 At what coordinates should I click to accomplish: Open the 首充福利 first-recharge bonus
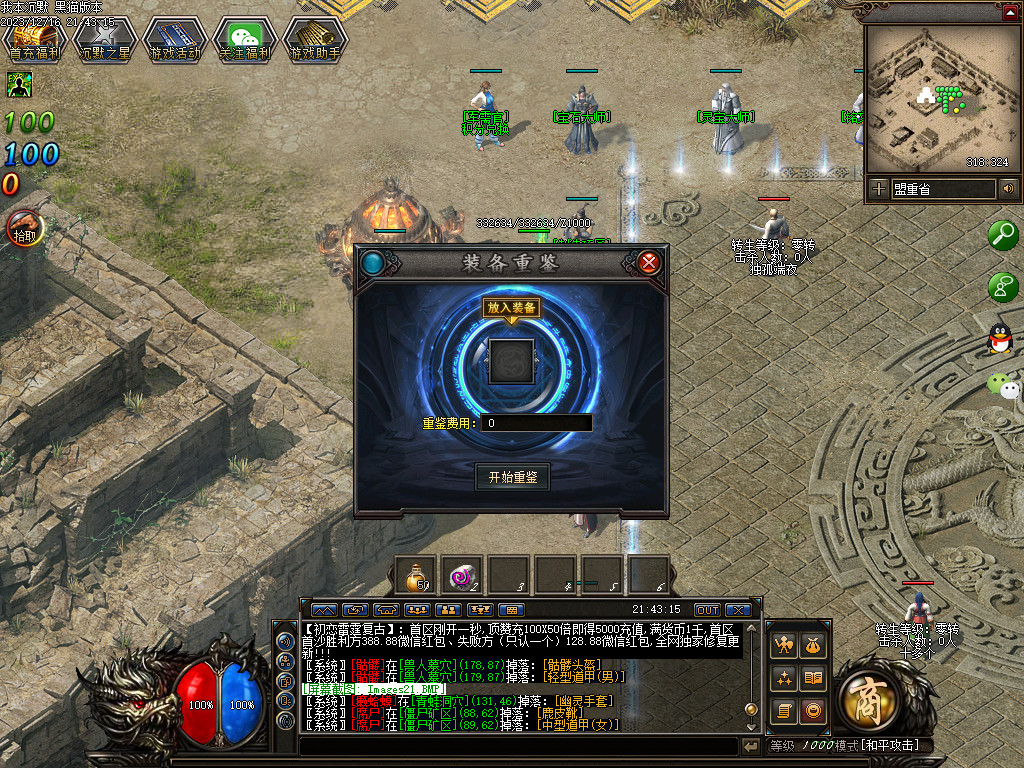point(34,40)
